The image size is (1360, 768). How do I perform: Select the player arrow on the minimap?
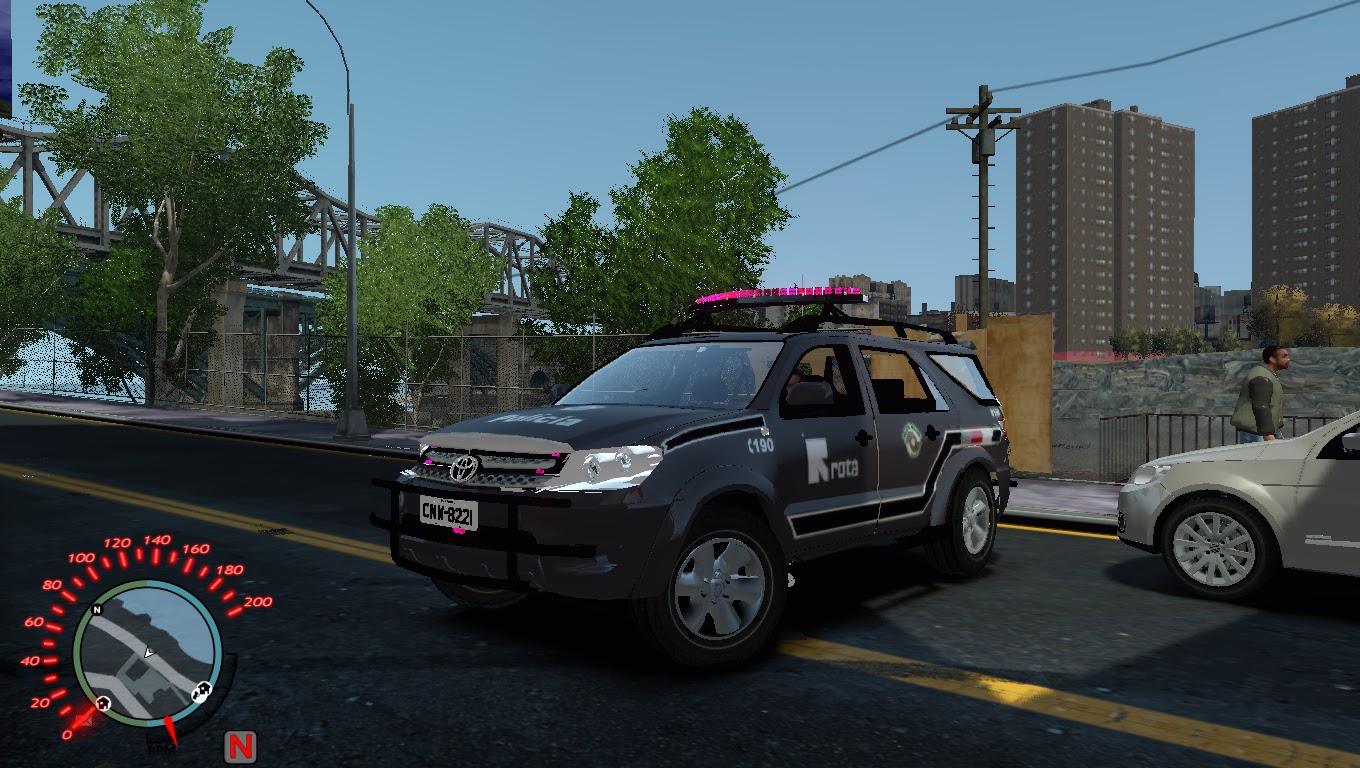[149, 653]
